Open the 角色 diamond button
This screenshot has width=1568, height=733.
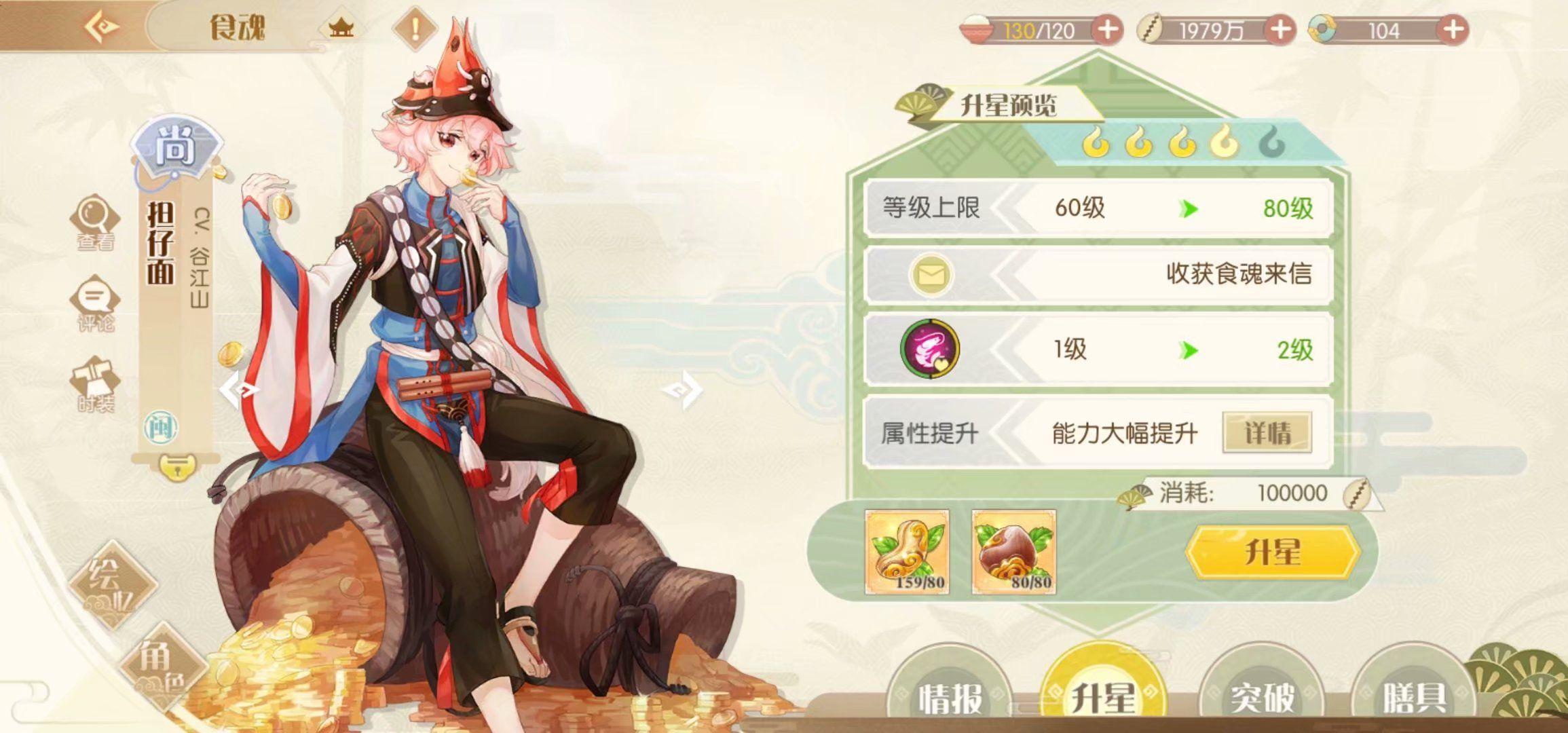click(x=162, y=666)
